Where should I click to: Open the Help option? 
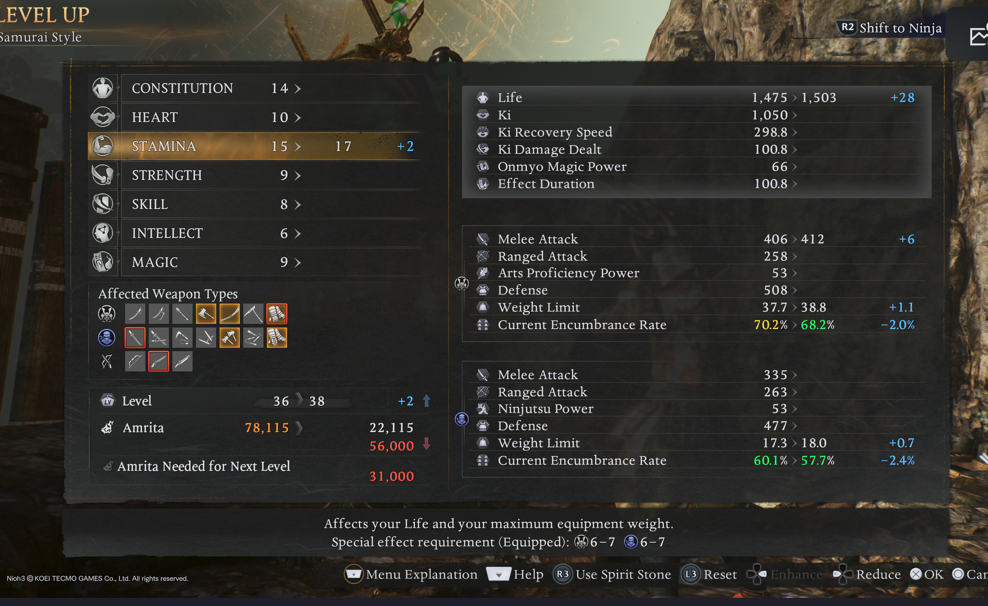pyautogui.click(x=516, y=574)
